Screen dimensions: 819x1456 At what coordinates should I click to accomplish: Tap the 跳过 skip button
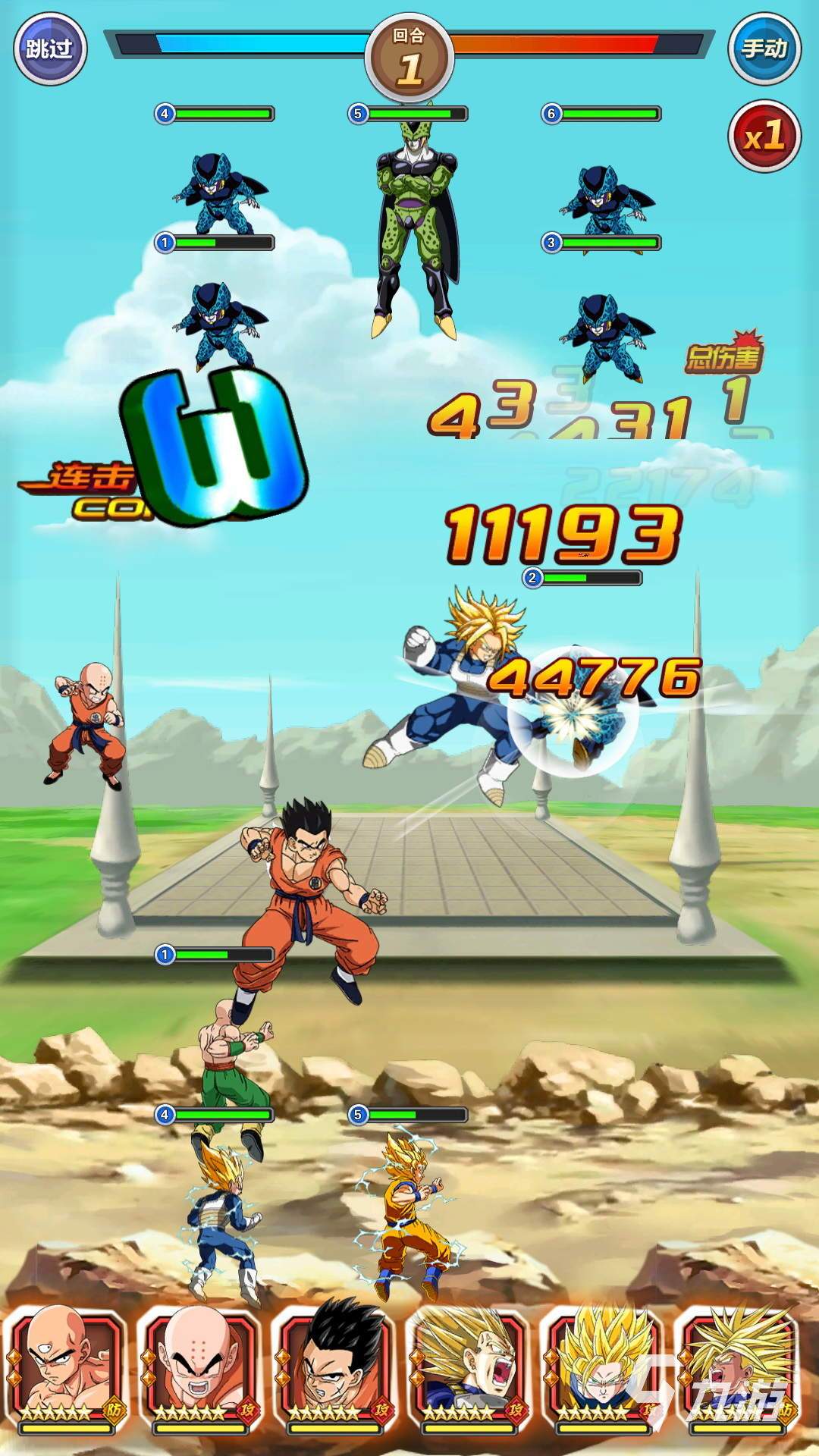[x=50, y=50]
